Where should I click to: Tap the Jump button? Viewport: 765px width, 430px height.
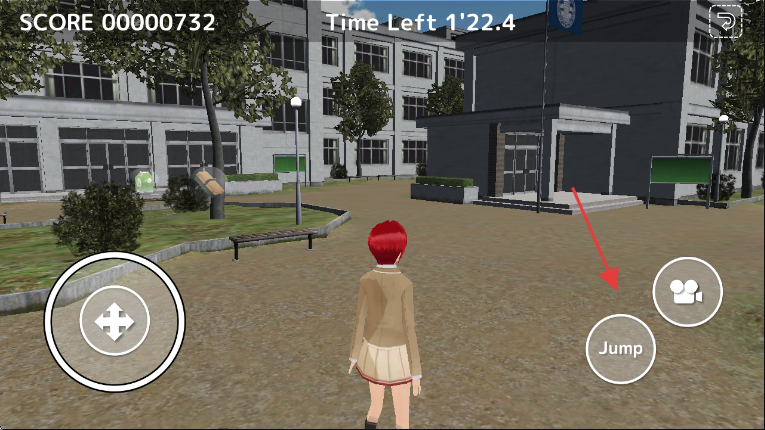point(620,349)
